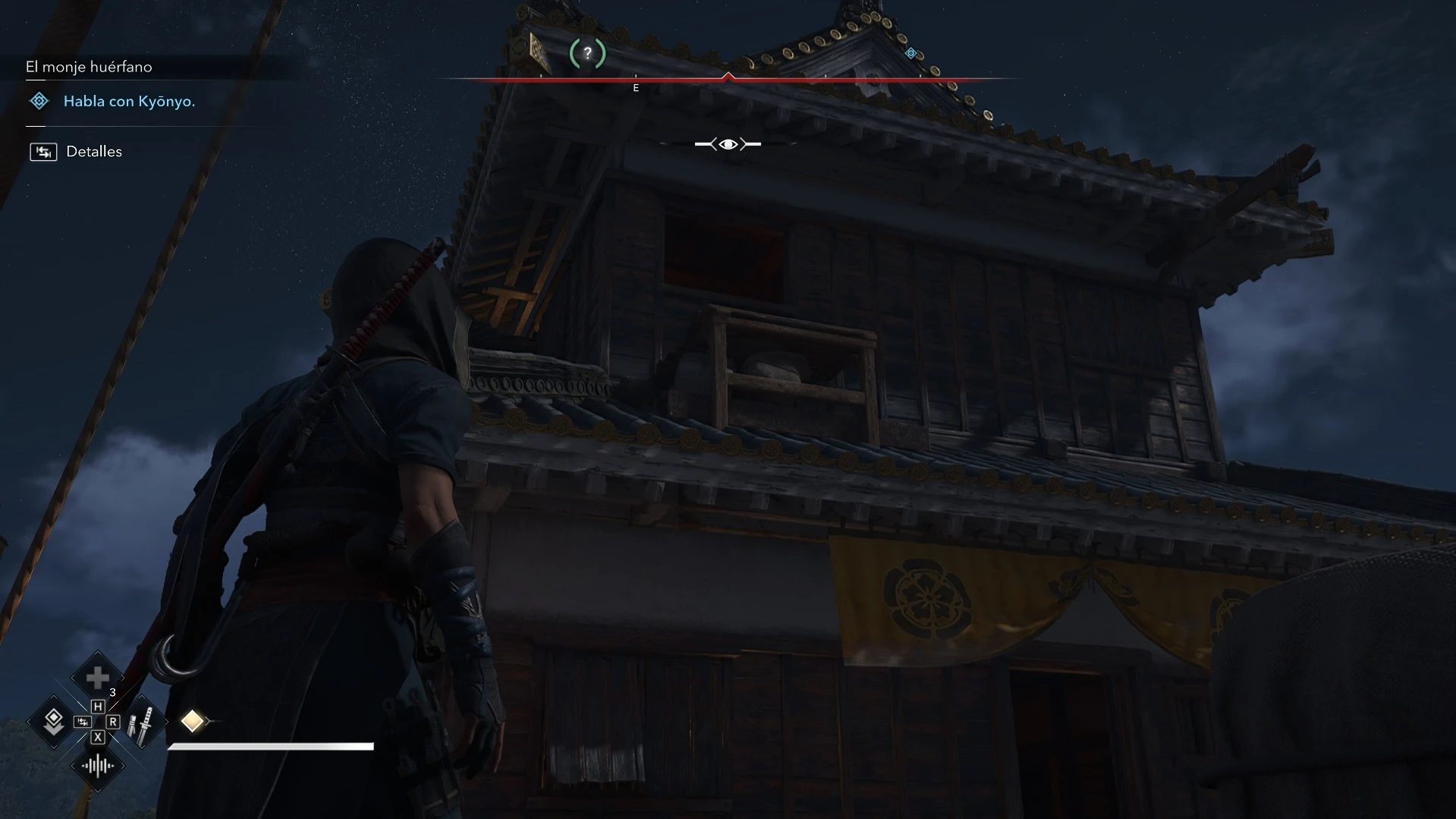Image resolution: width=1456 pixels, height=819 pixels.
Task: Click the noise meter icon
Action: [x=97, y=767]
